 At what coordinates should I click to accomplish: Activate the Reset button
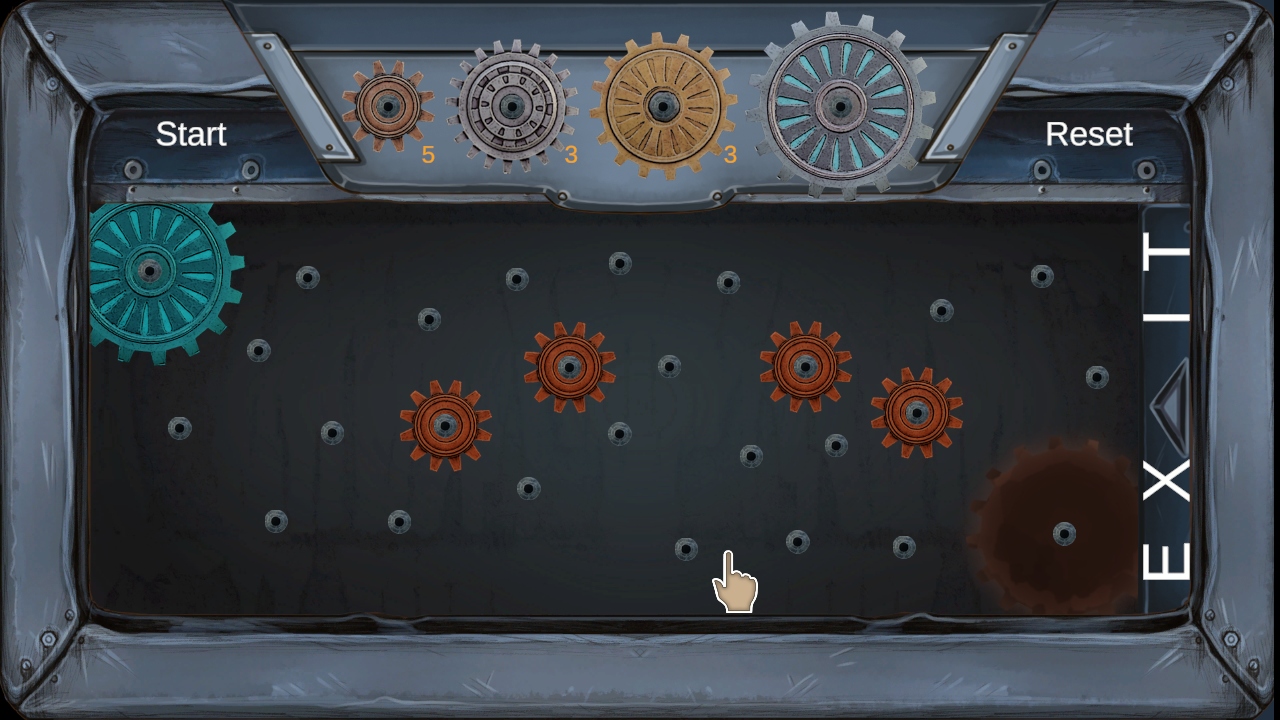(x=1090, y=134)
